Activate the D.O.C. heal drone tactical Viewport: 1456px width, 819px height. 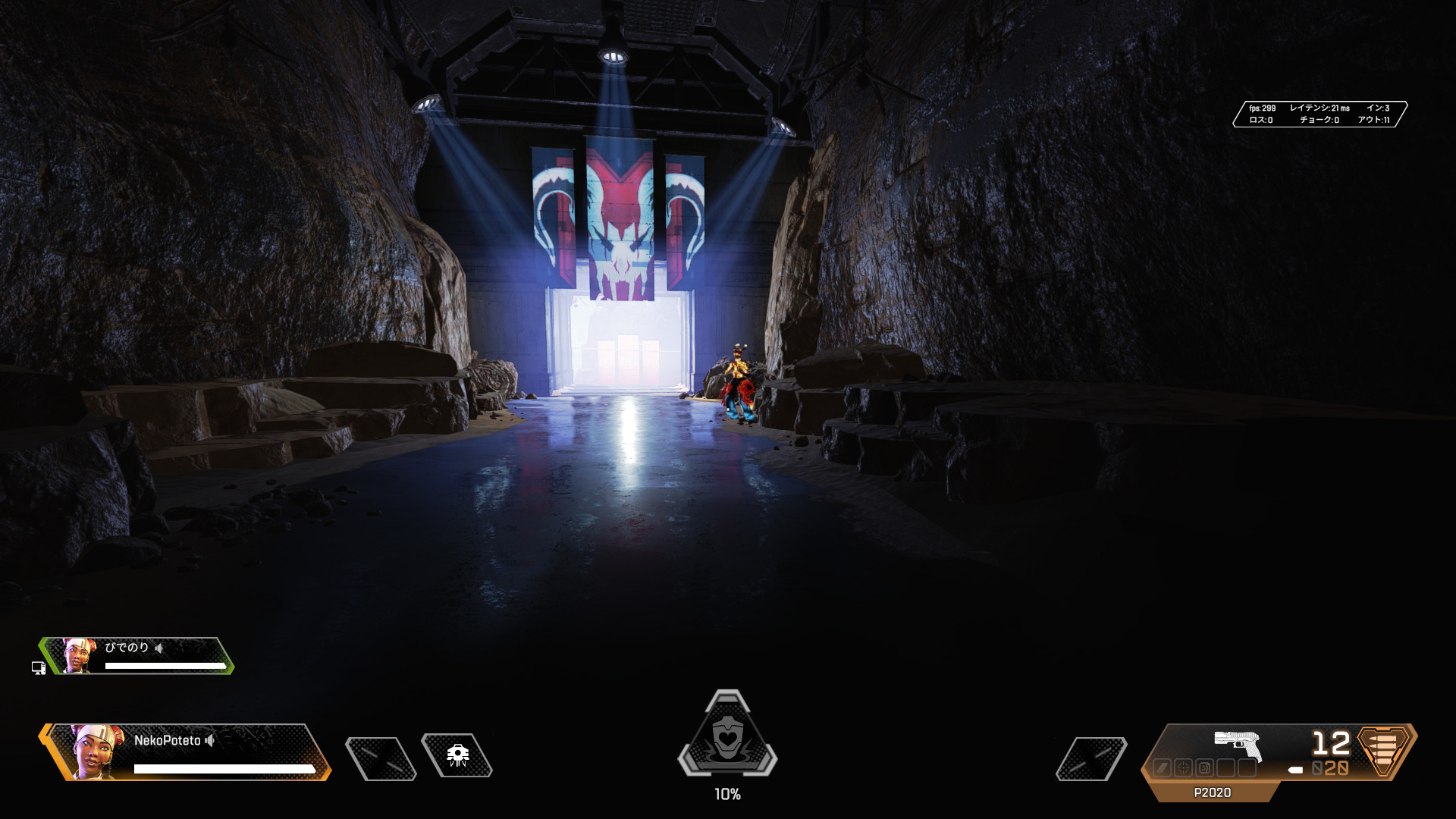tap(457, 755)
